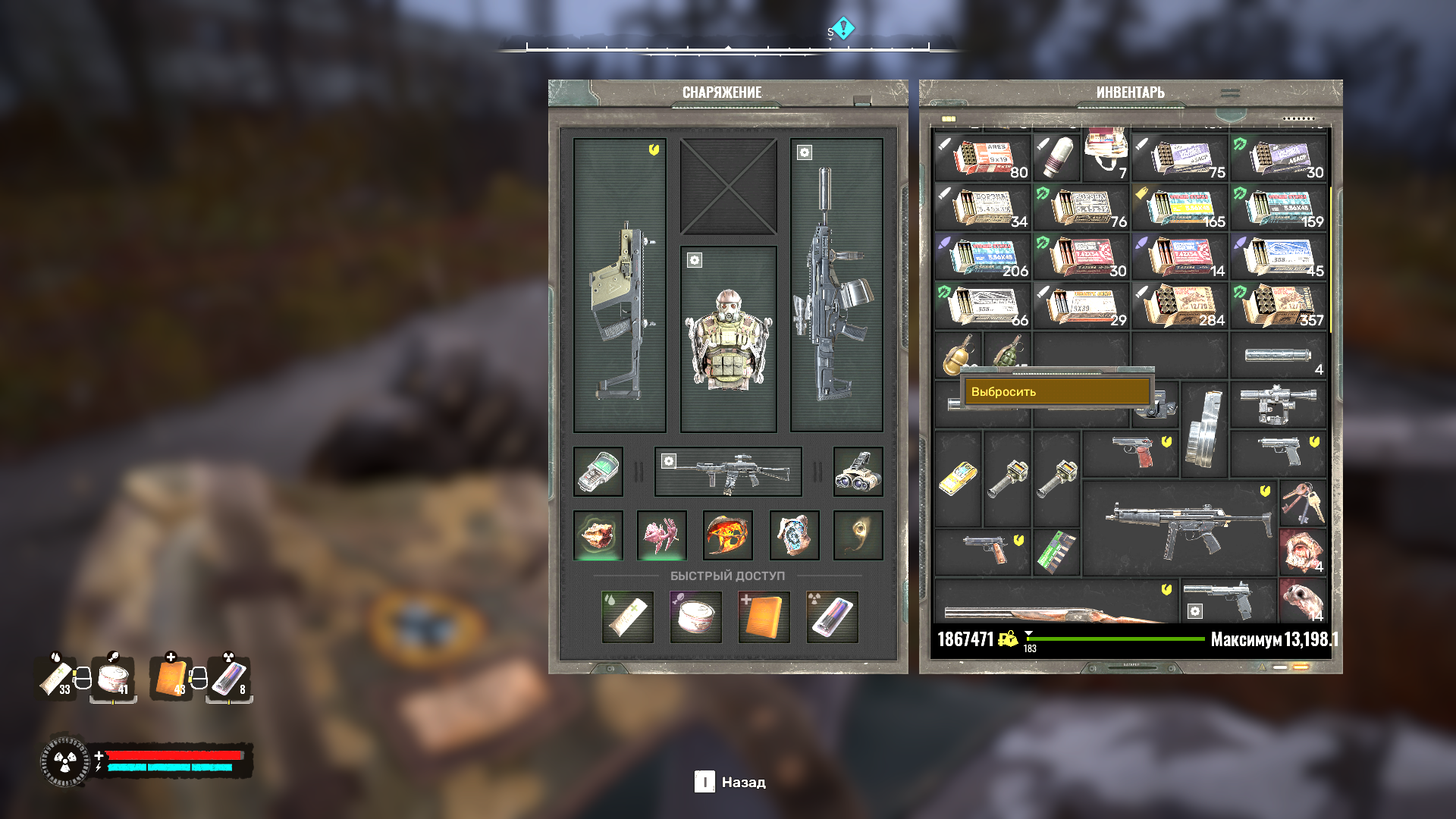Click the bandage quick access slot

[627, 617]
